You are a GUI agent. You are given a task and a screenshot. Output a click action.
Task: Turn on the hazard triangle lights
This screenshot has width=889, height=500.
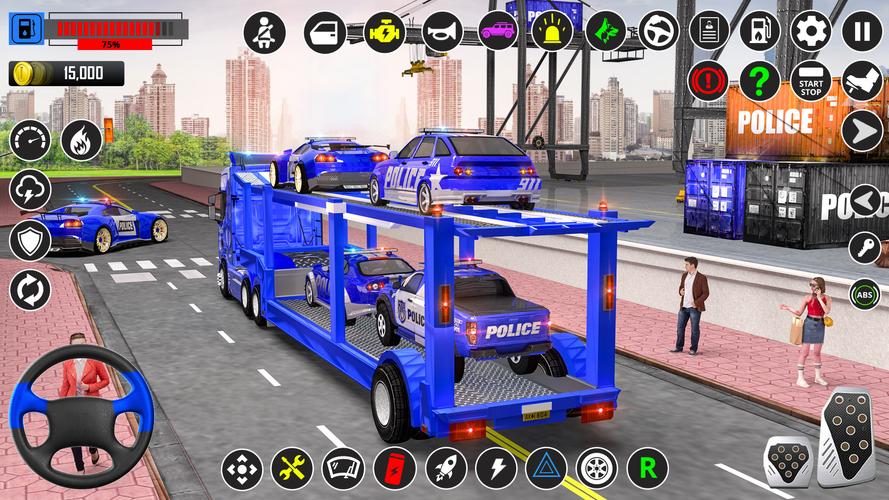pos(546,468)
